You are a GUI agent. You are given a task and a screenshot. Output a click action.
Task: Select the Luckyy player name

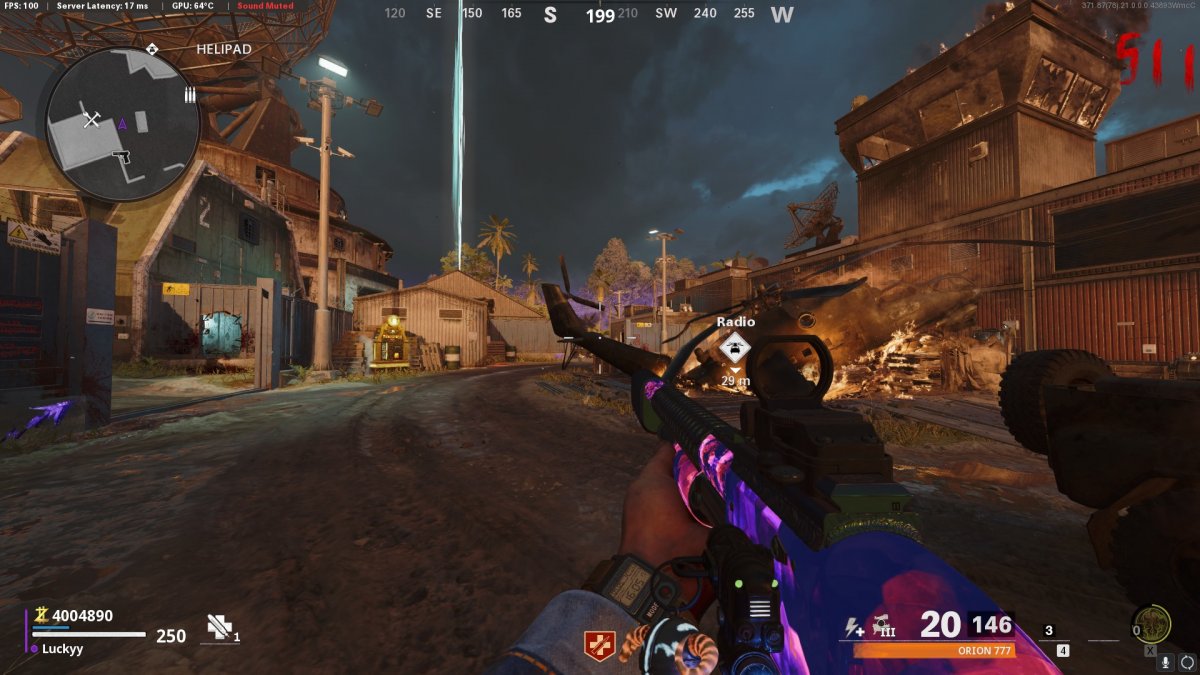click(x=63, y=648)
